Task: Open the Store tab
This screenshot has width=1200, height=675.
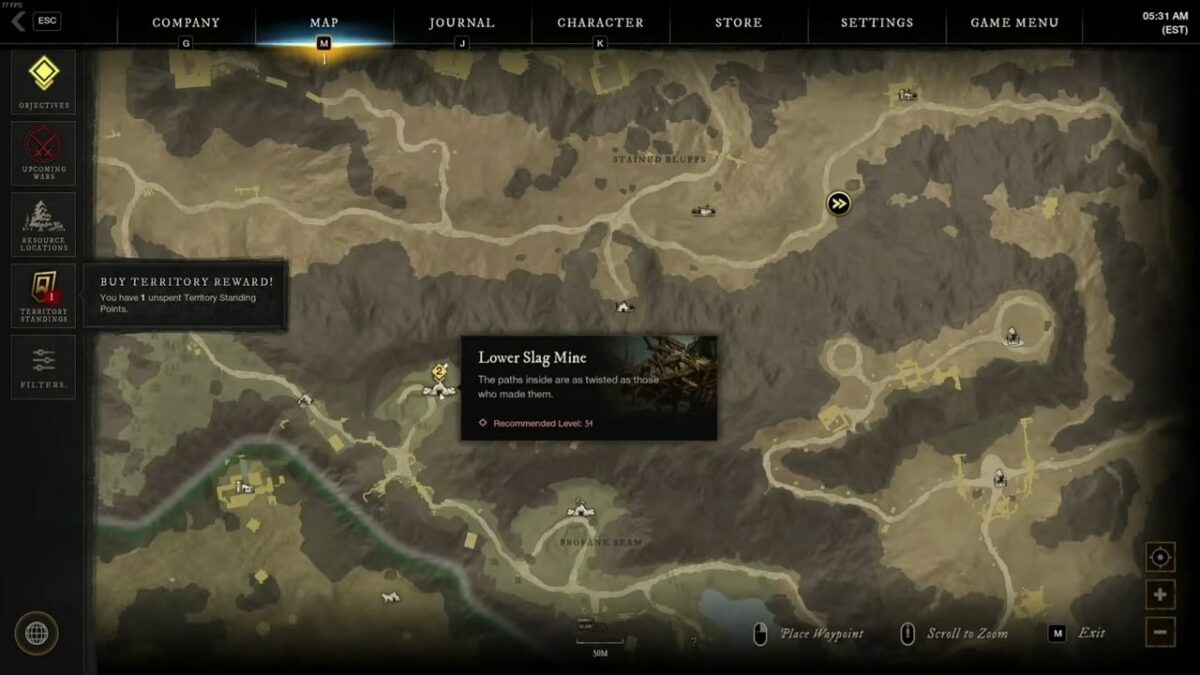Action: tap(738, 22)
